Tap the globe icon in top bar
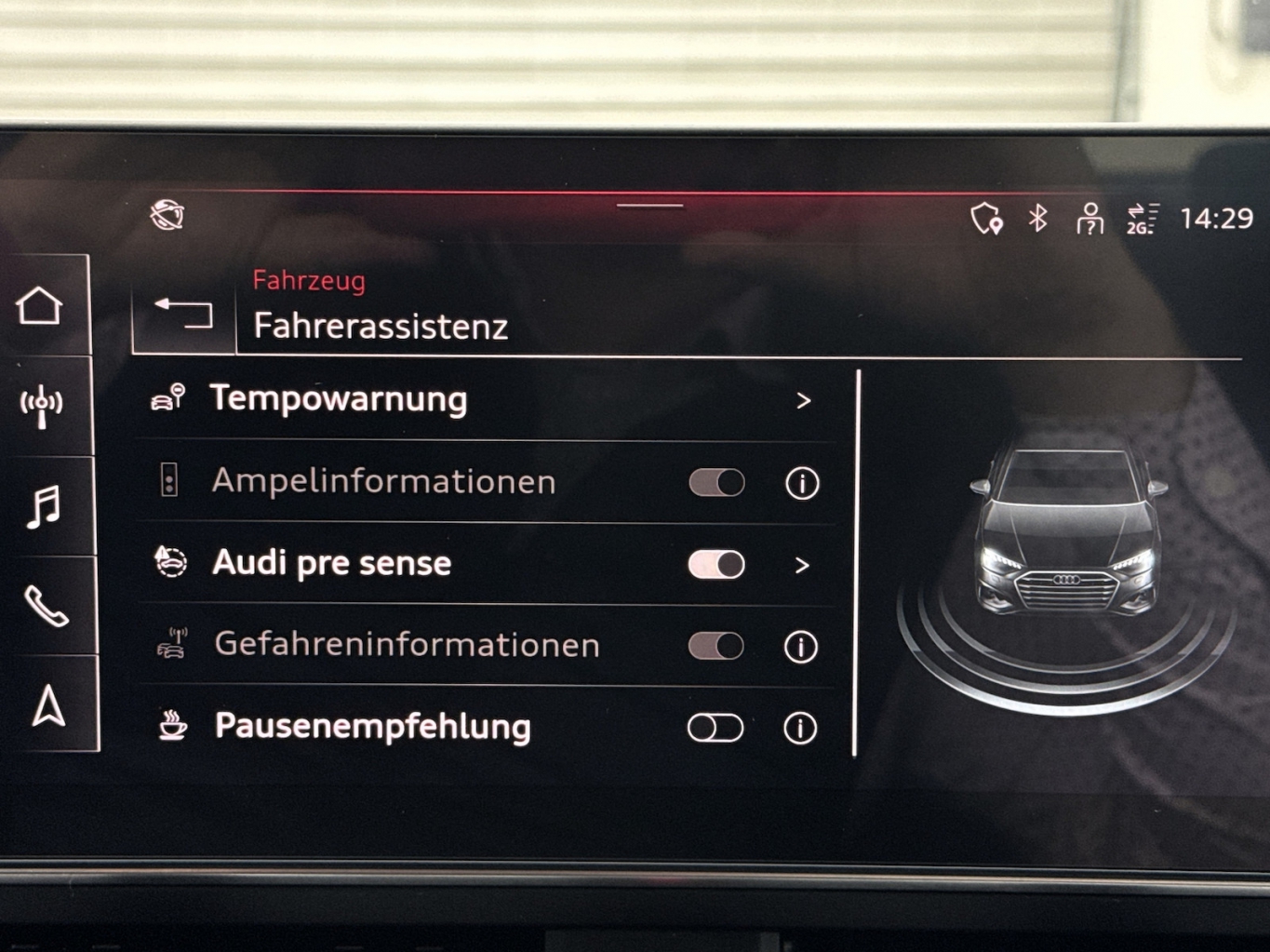Viewport: 1270px width, 952px height. tap(167, 215)
